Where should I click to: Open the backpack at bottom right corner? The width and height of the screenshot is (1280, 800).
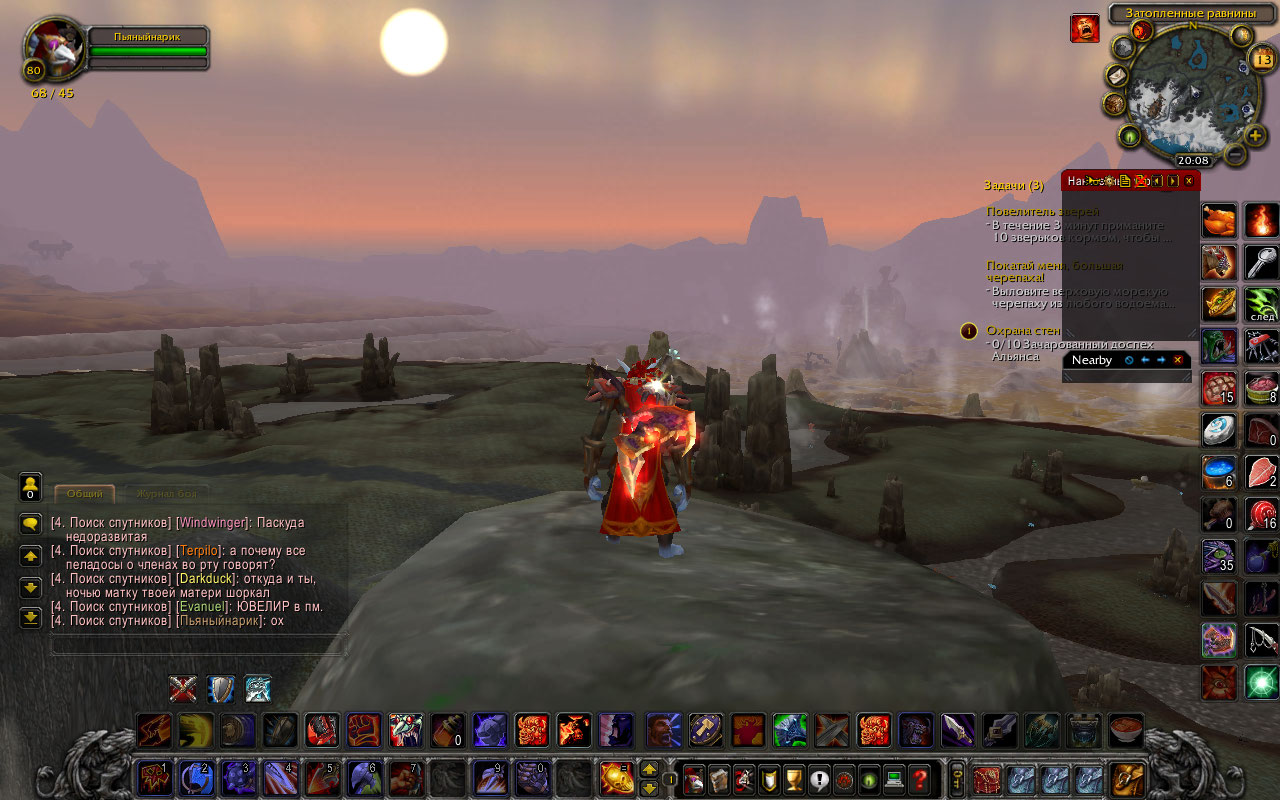tap(1127, 779)
